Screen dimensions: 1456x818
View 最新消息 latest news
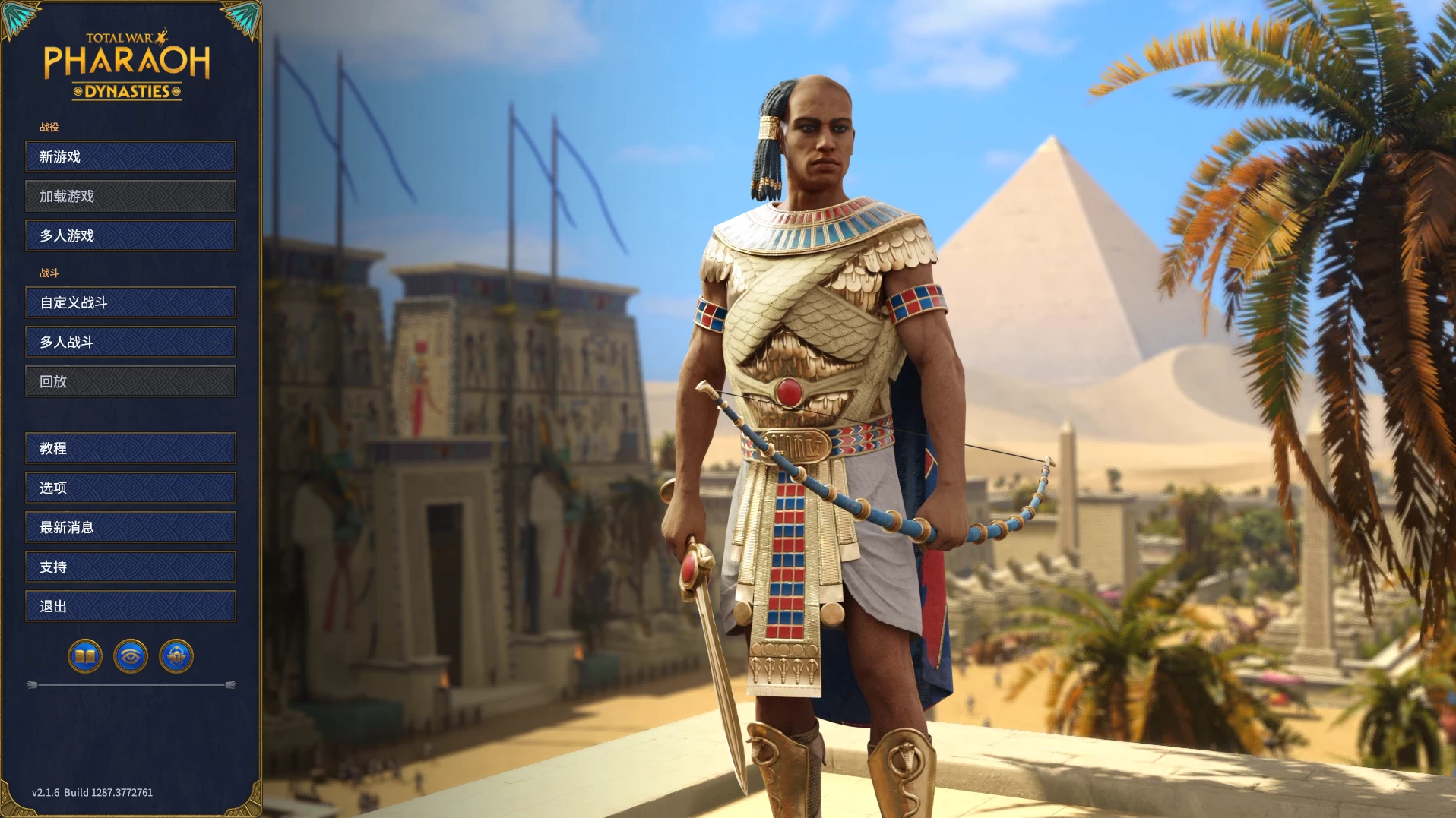(x=131, y=527)
